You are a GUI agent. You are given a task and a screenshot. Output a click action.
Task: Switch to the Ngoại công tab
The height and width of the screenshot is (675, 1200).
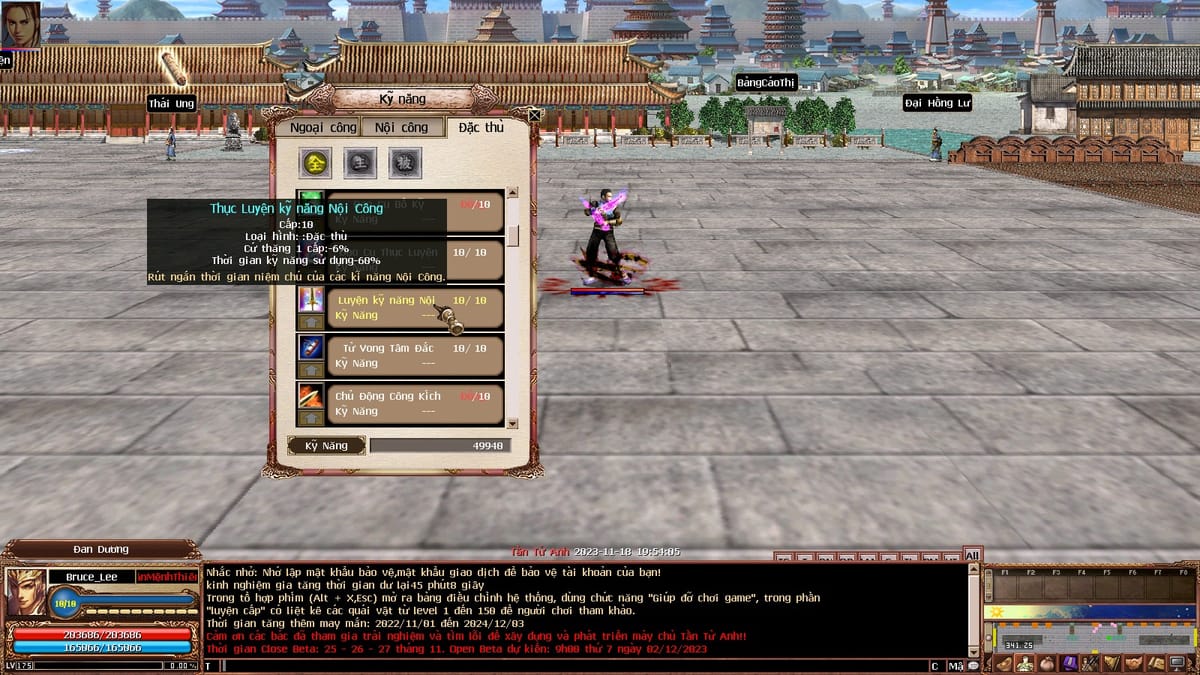pos(323,128)
